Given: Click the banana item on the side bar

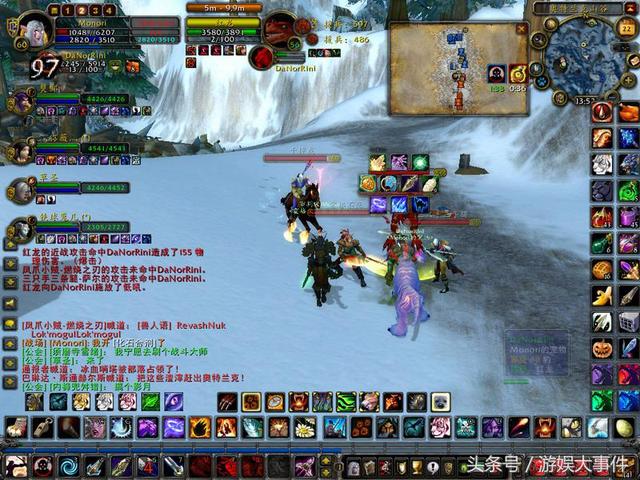Looking at the screenshot, I should click(x=602, y=295).
